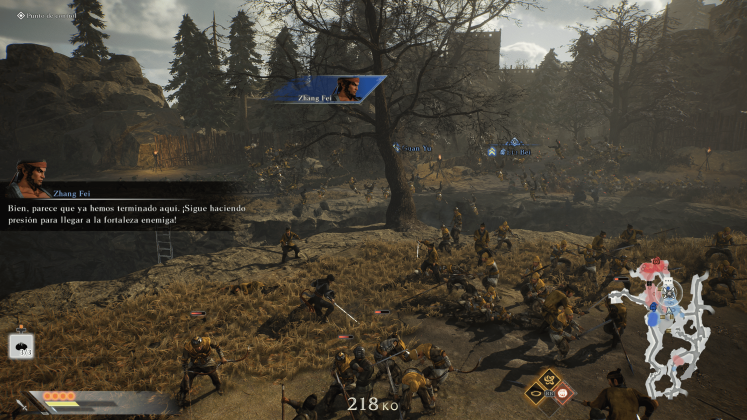Click the sword weapon icon by health bar
Image resolution: width=747 pixels, height=420 pixels.
pyautogui.click(x=21, y=404)
